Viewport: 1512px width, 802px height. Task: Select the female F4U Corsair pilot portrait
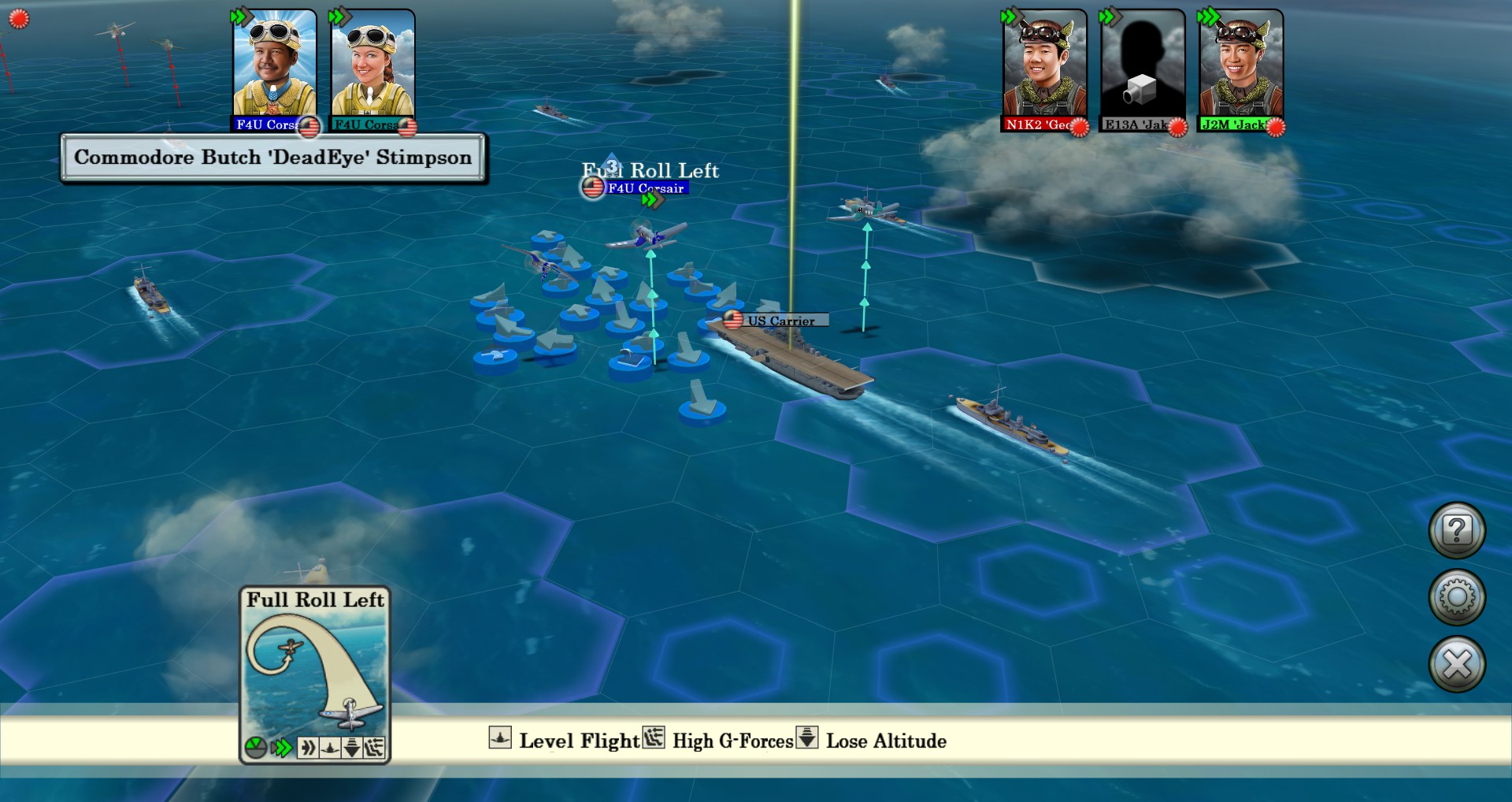372,65
